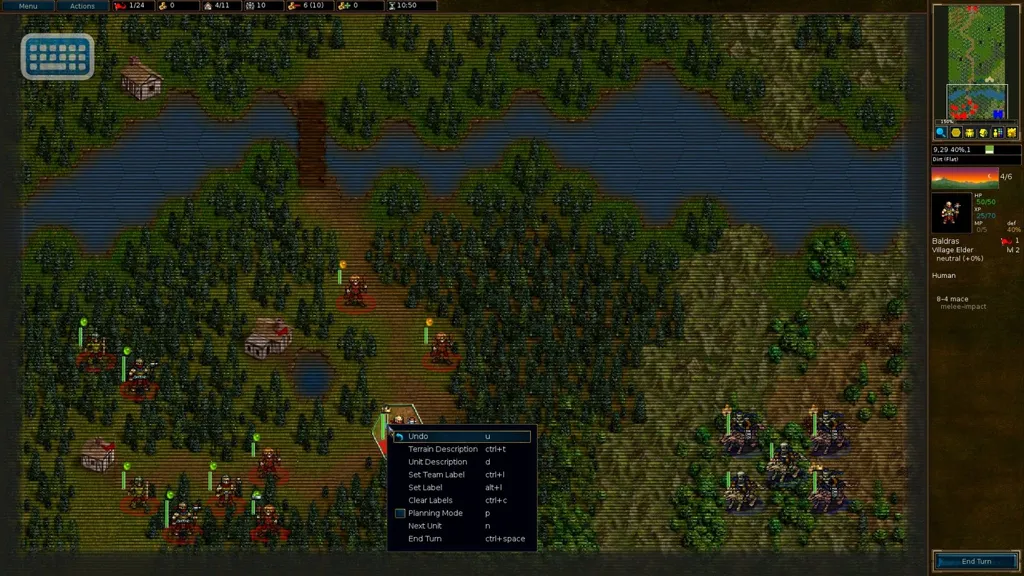Click the time-of-day sunset image
1024x576 pixels.
click(x=964, y=178)
